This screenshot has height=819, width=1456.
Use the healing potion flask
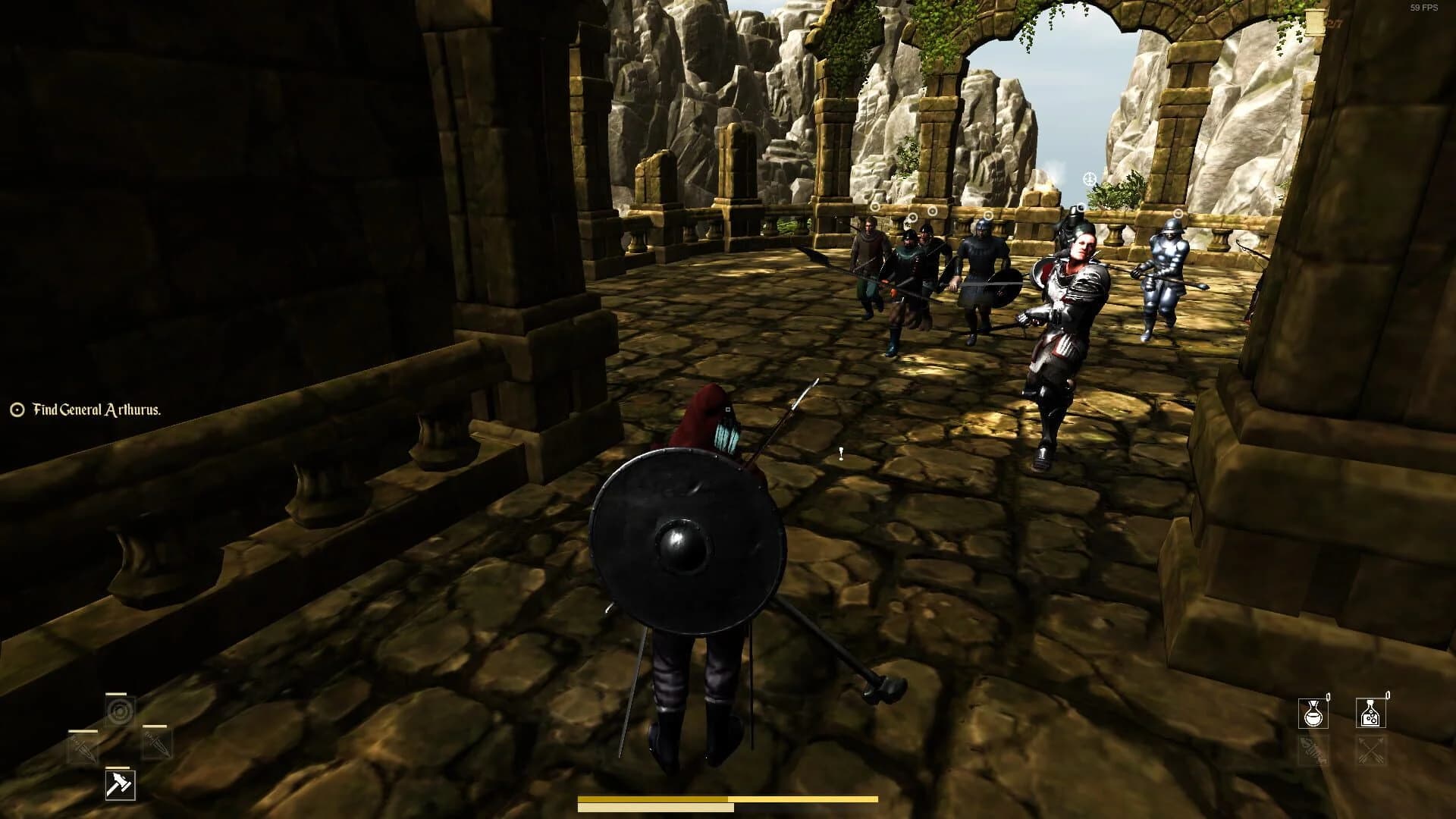click(1314, 713)
